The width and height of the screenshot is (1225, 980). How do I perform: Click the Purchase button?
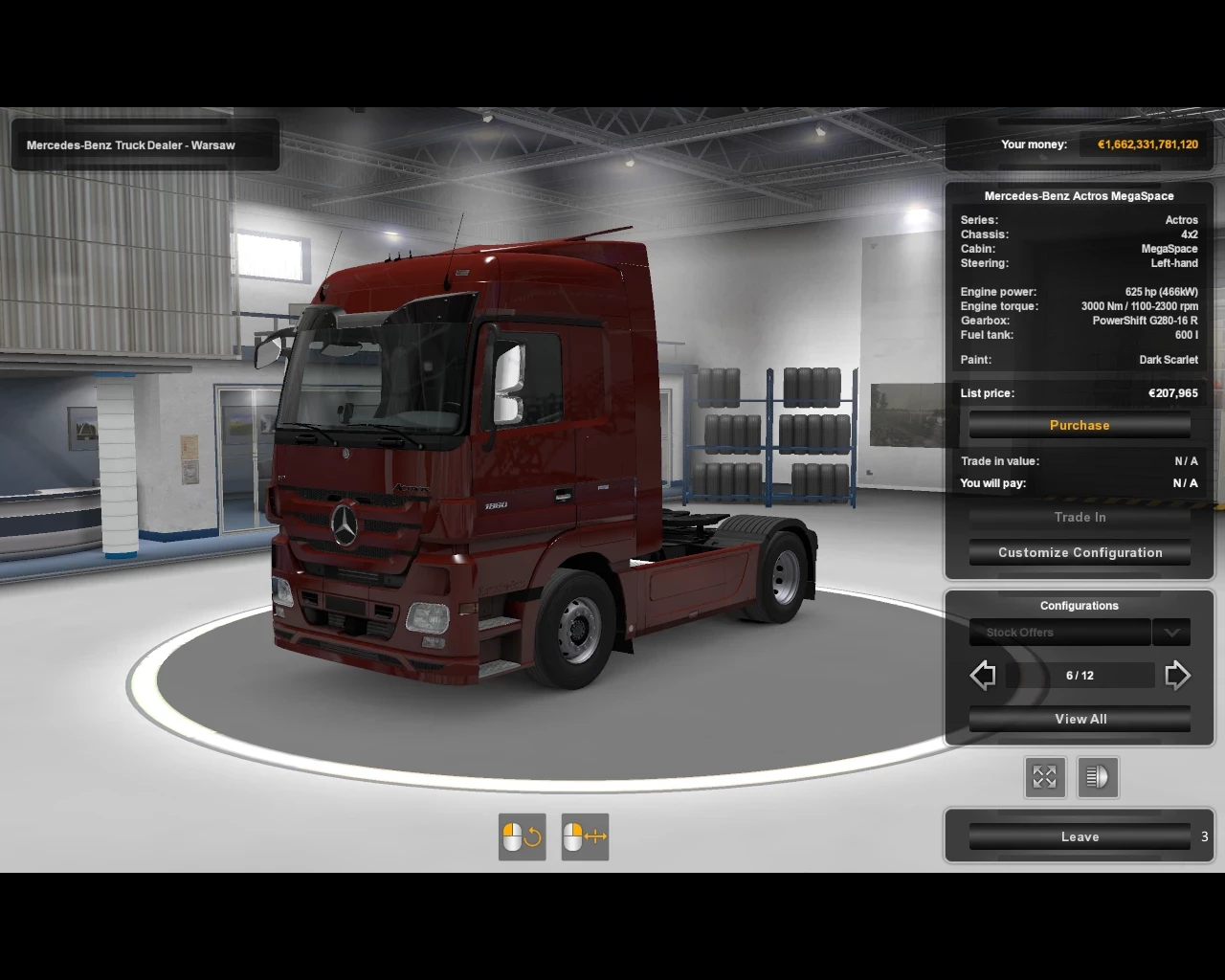pyautogui.click(x=1080, y=425)
